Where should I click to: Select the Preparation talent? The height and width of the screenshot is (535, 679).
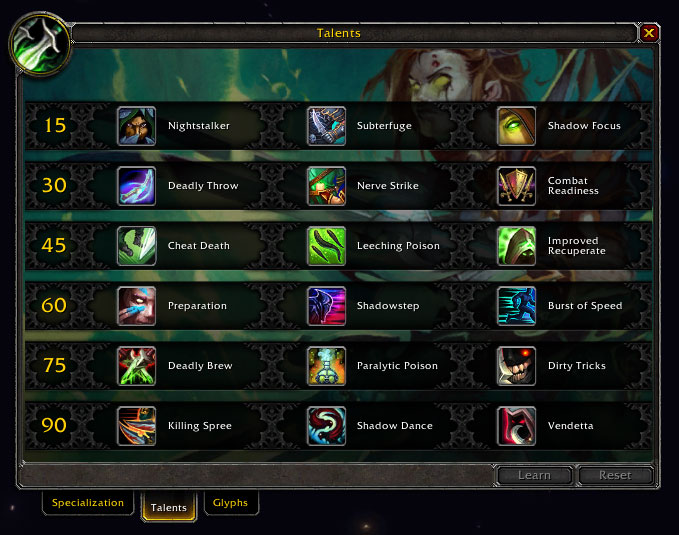click(137, 306)
